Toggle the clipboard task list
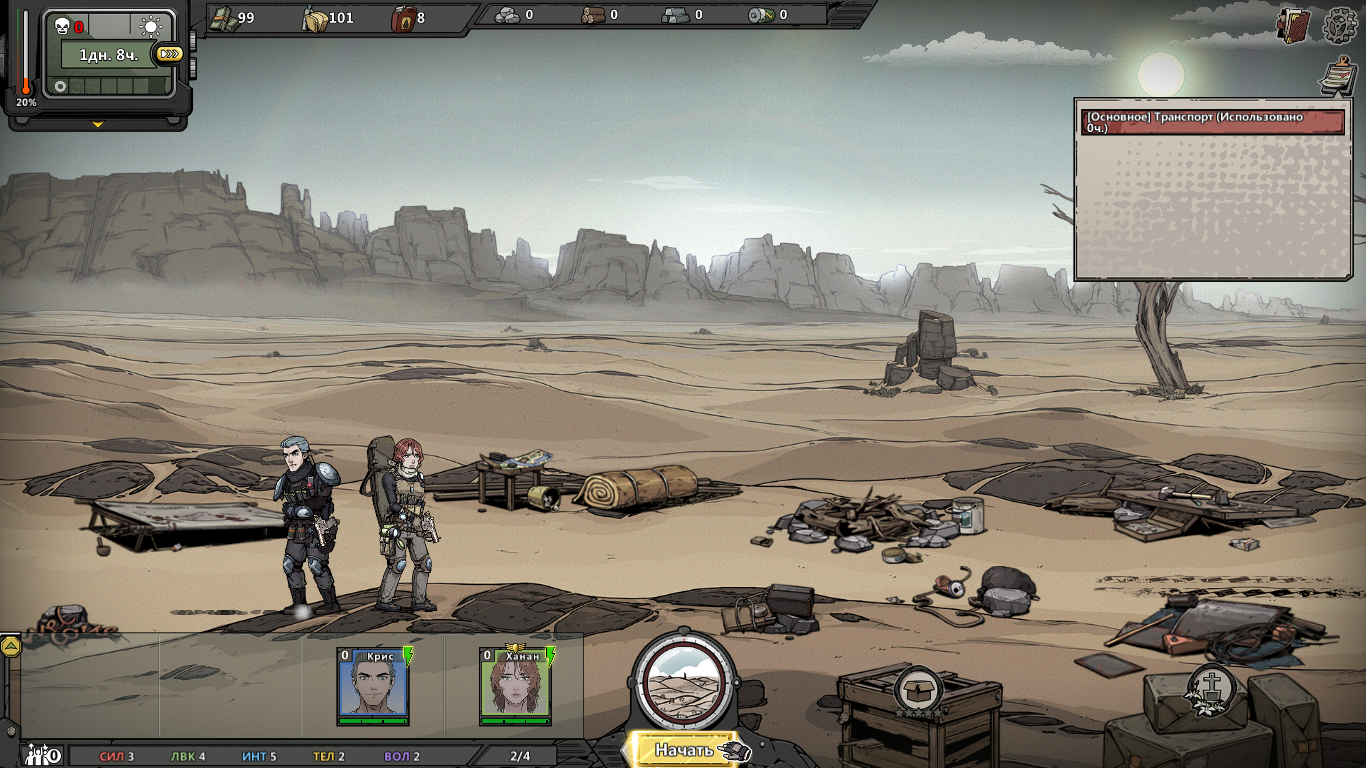 (1337, 77)
